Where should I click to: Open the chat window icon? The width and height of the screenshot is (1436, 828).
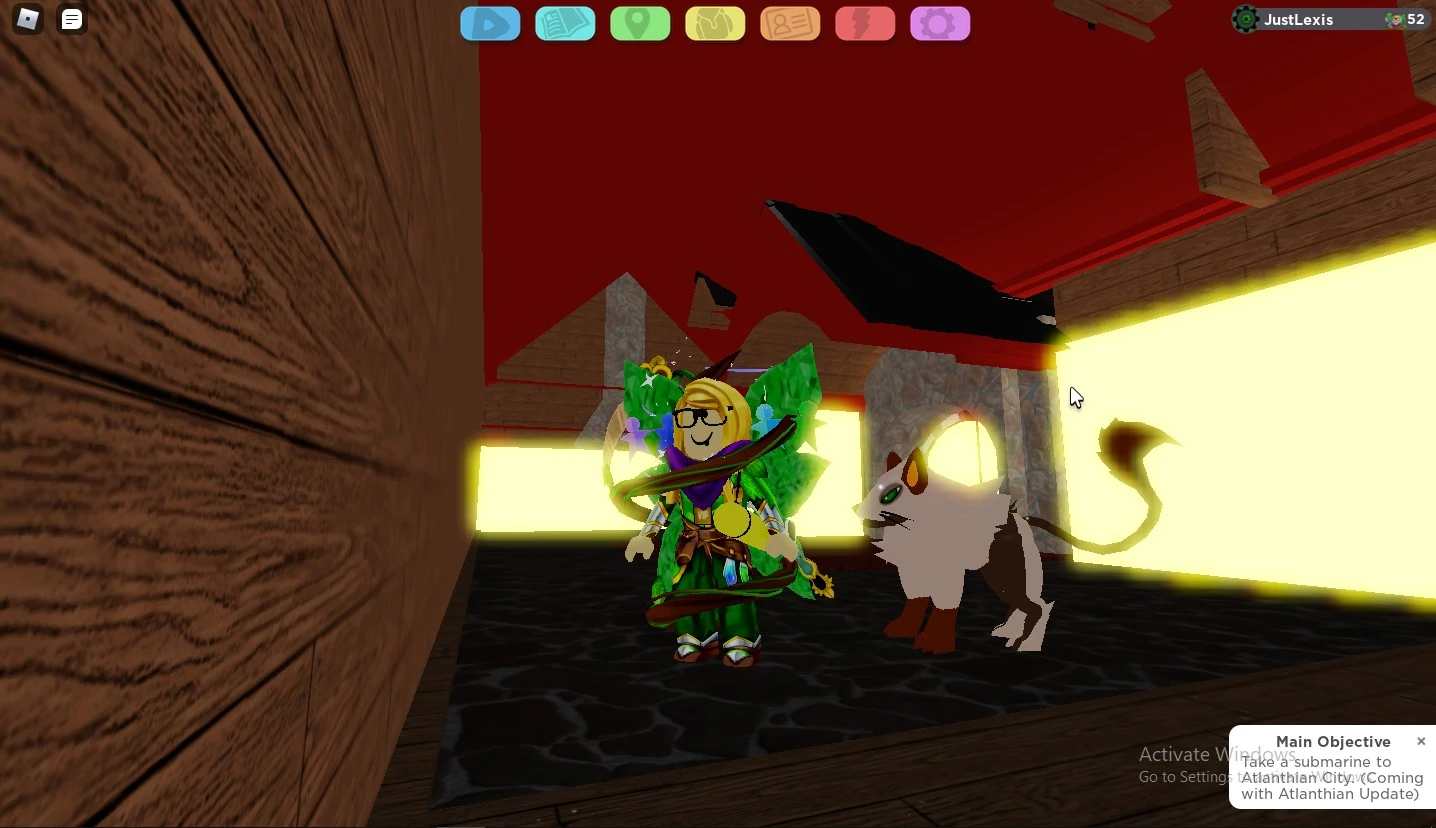click(x=71, y=19)
